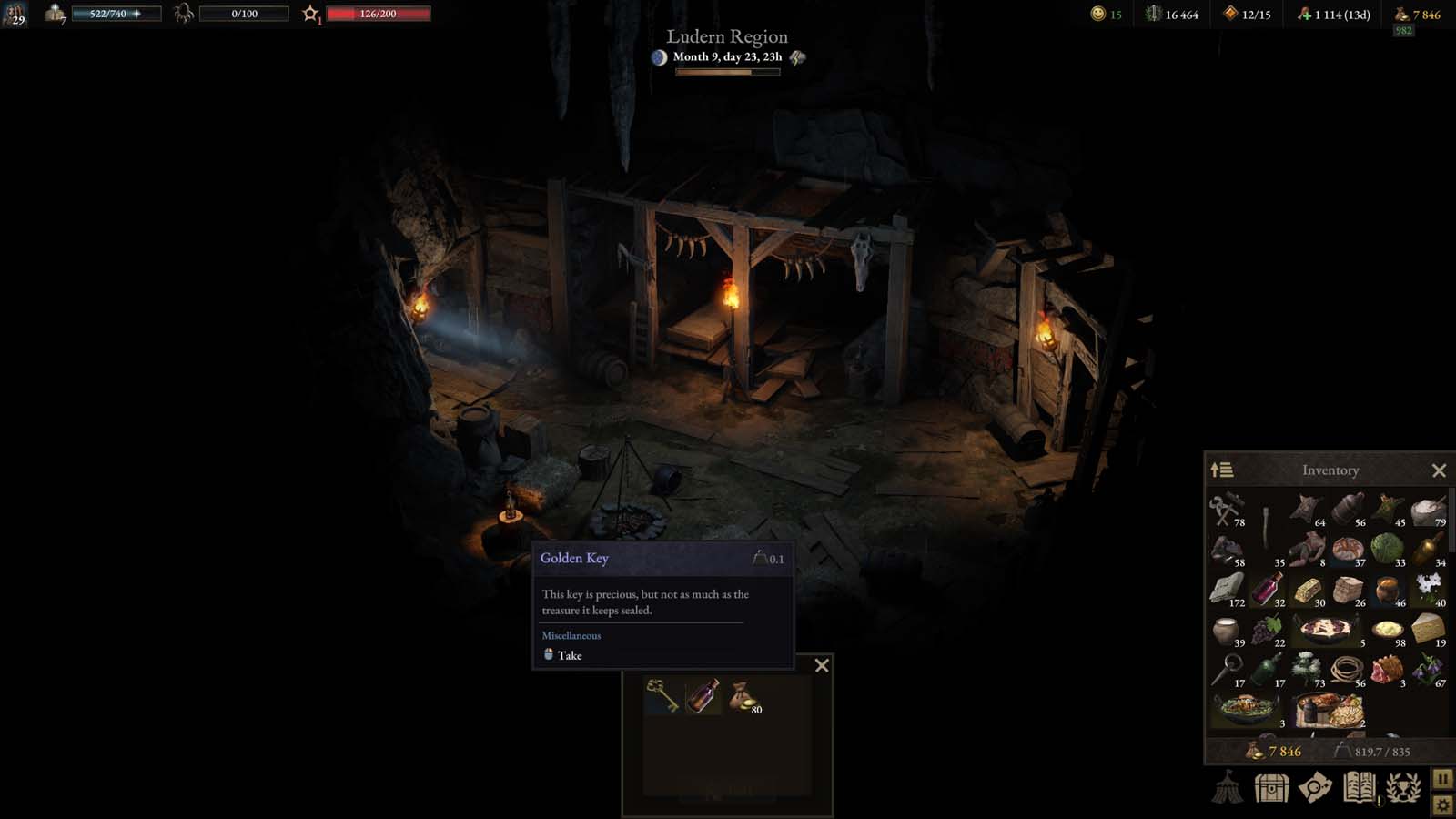
Task: Open the settings gear icon
Action: coord(1442,804)
